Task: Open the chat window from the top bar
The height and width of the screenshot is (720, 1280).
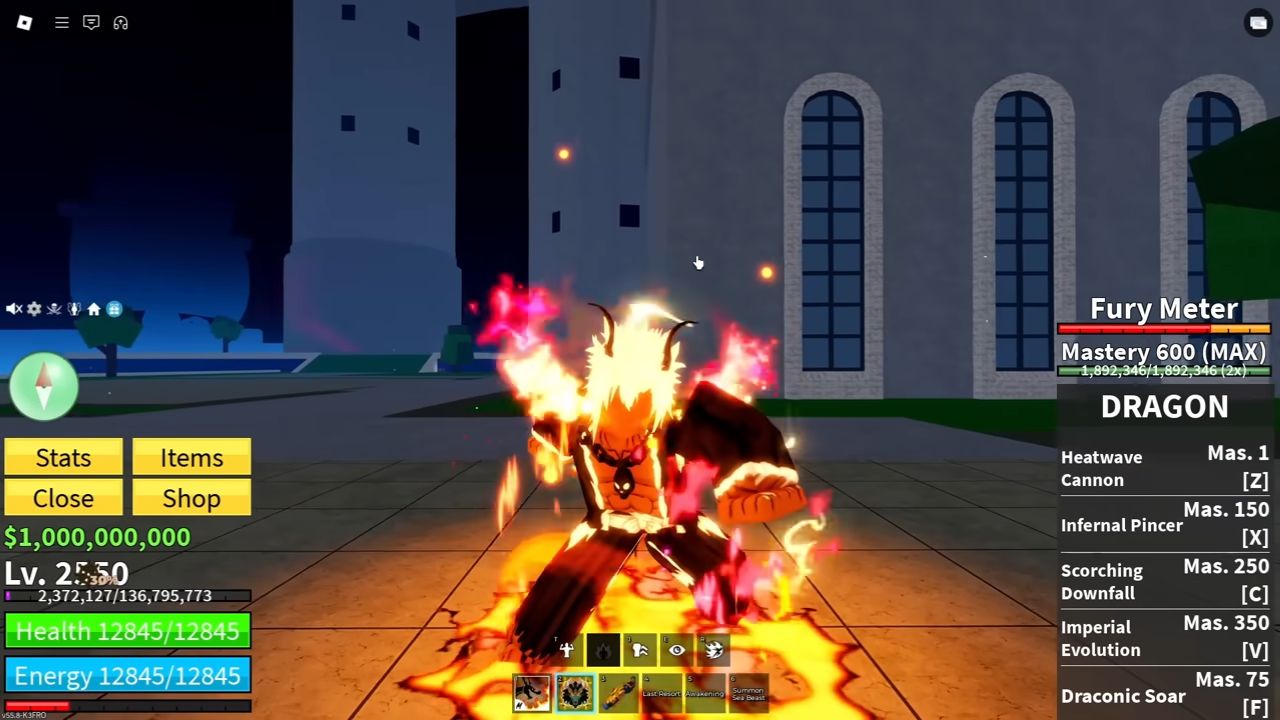Action: point(91,22)
